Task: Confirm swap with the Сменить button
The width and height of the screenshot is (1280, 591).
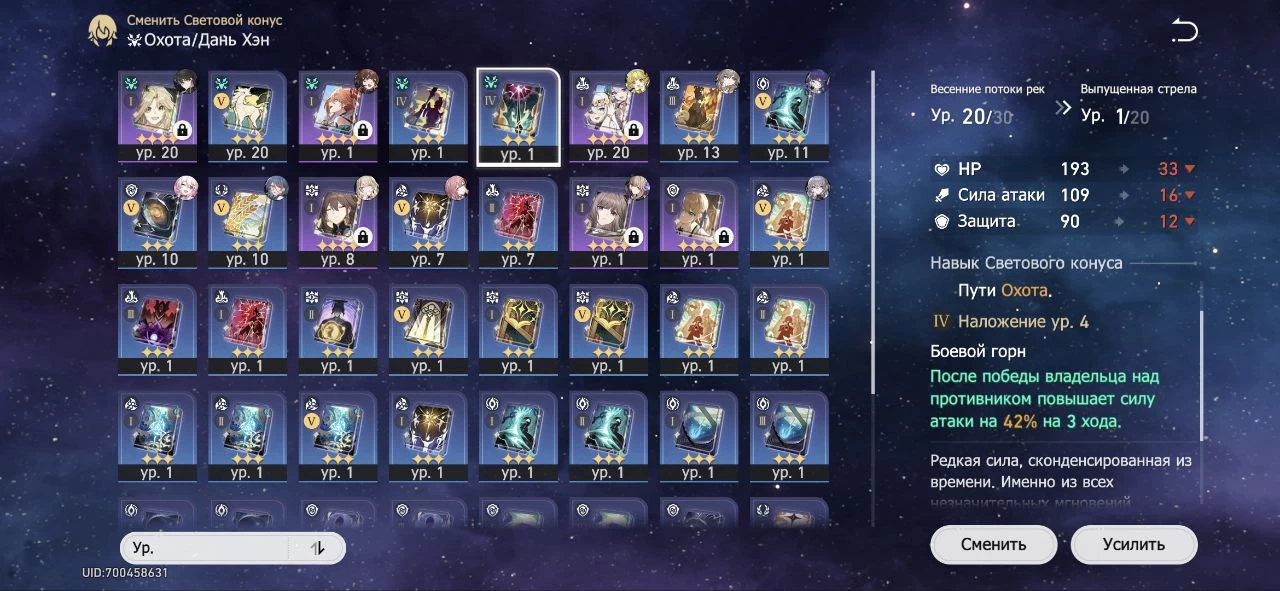Action: (x=993, y=545)
